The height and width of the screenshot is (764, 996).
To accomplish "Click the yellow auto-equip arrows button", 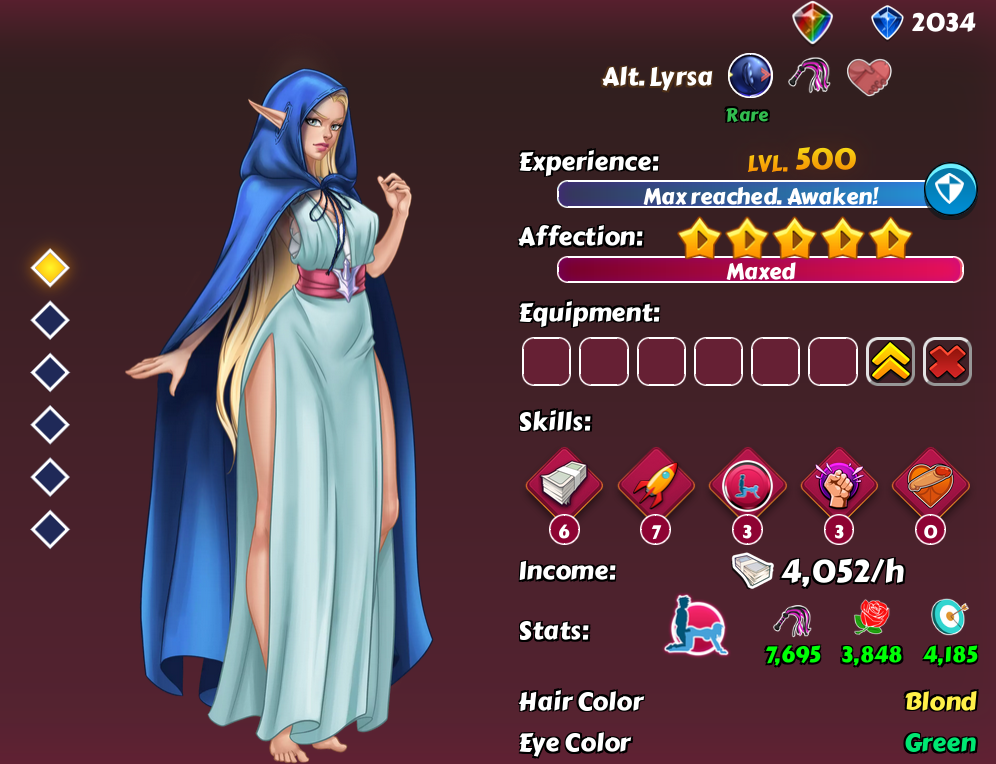I will click(890, 361).
